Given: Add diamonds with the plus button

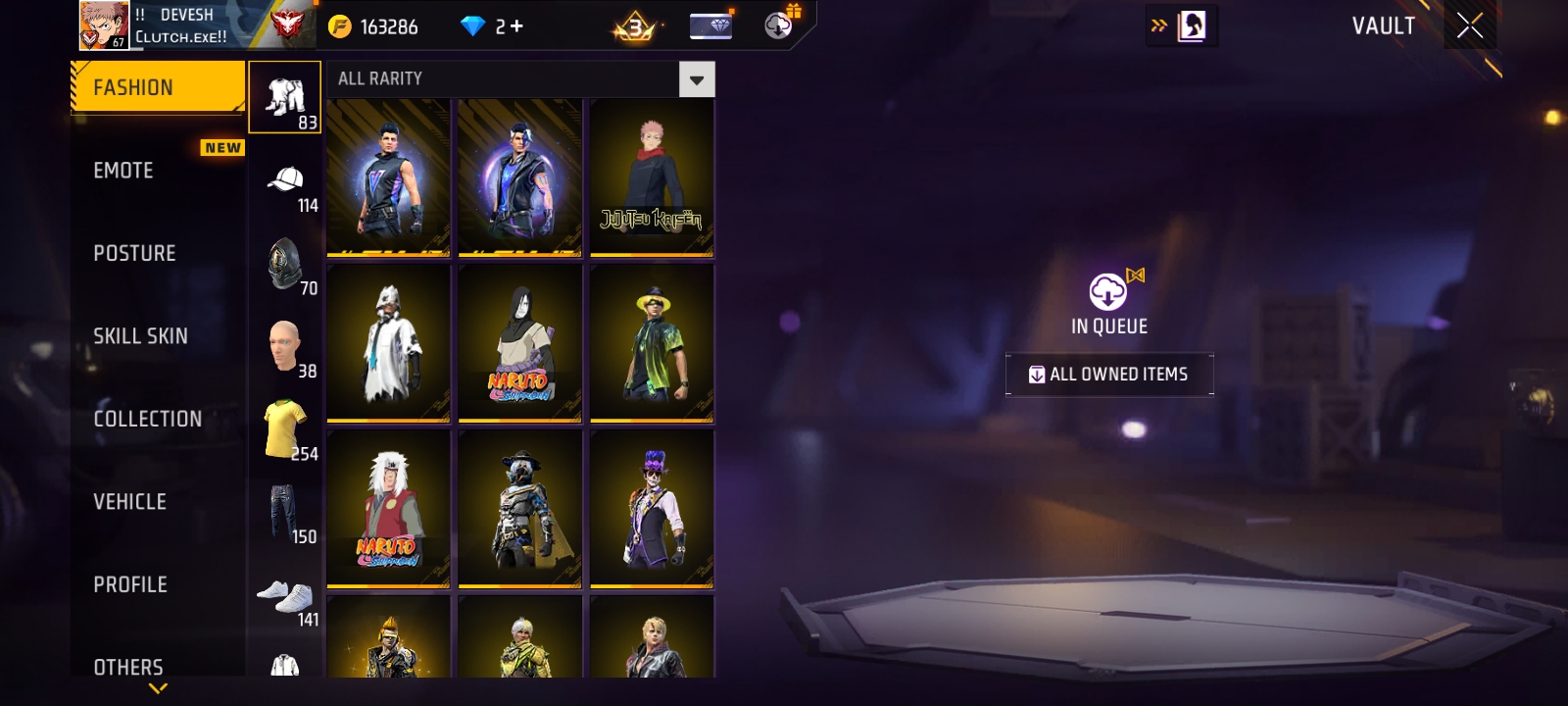Looking at the screenshot, I should pos(515,26).
